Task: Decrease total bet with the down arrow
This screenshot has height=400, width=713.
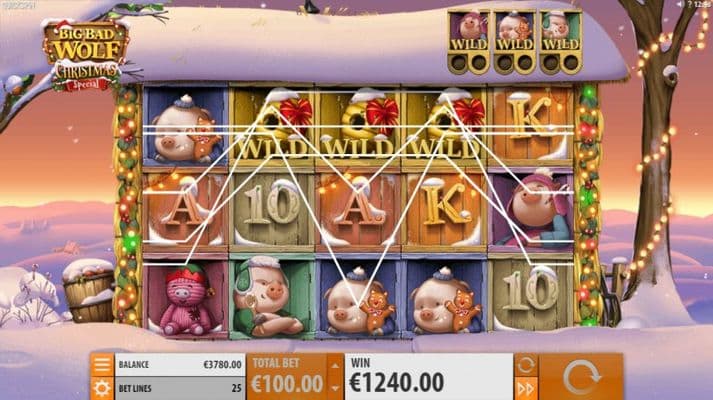Action: click(333, 388)
